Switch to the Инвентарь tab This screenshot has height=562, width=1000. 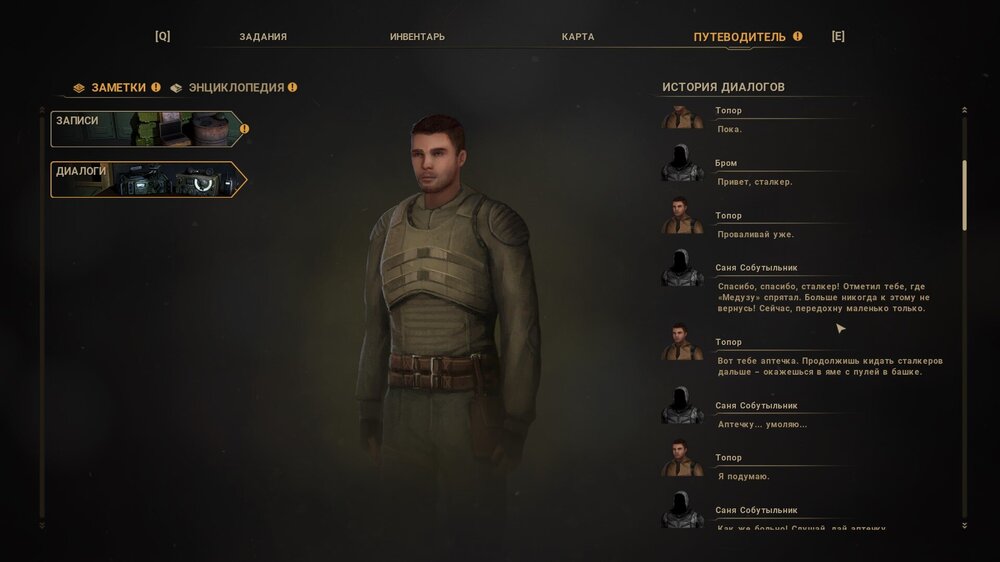(x=417, y=37)
